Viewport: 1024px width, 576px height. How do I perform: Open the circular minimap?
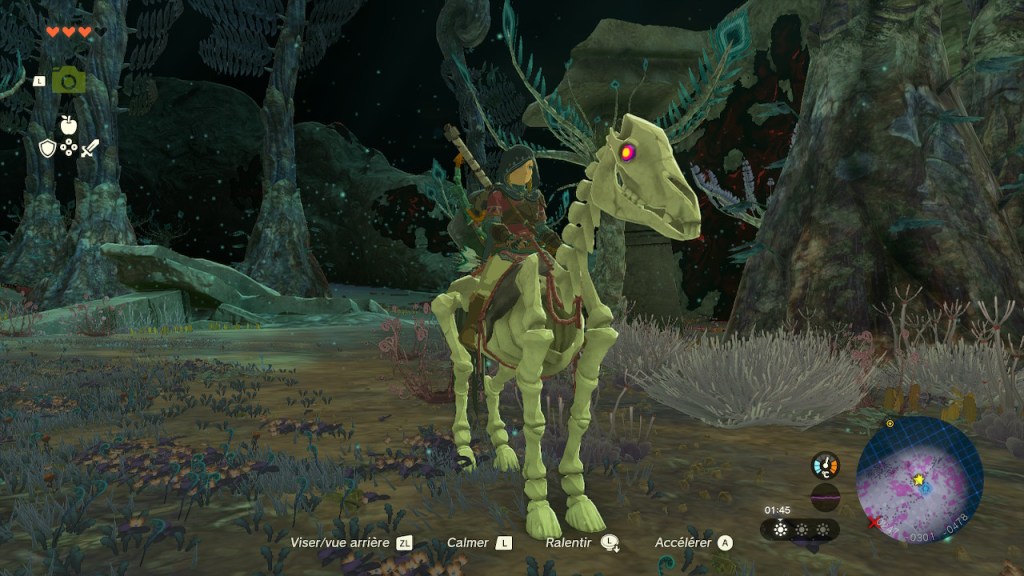pyautogui.click(x=919, y=480)
